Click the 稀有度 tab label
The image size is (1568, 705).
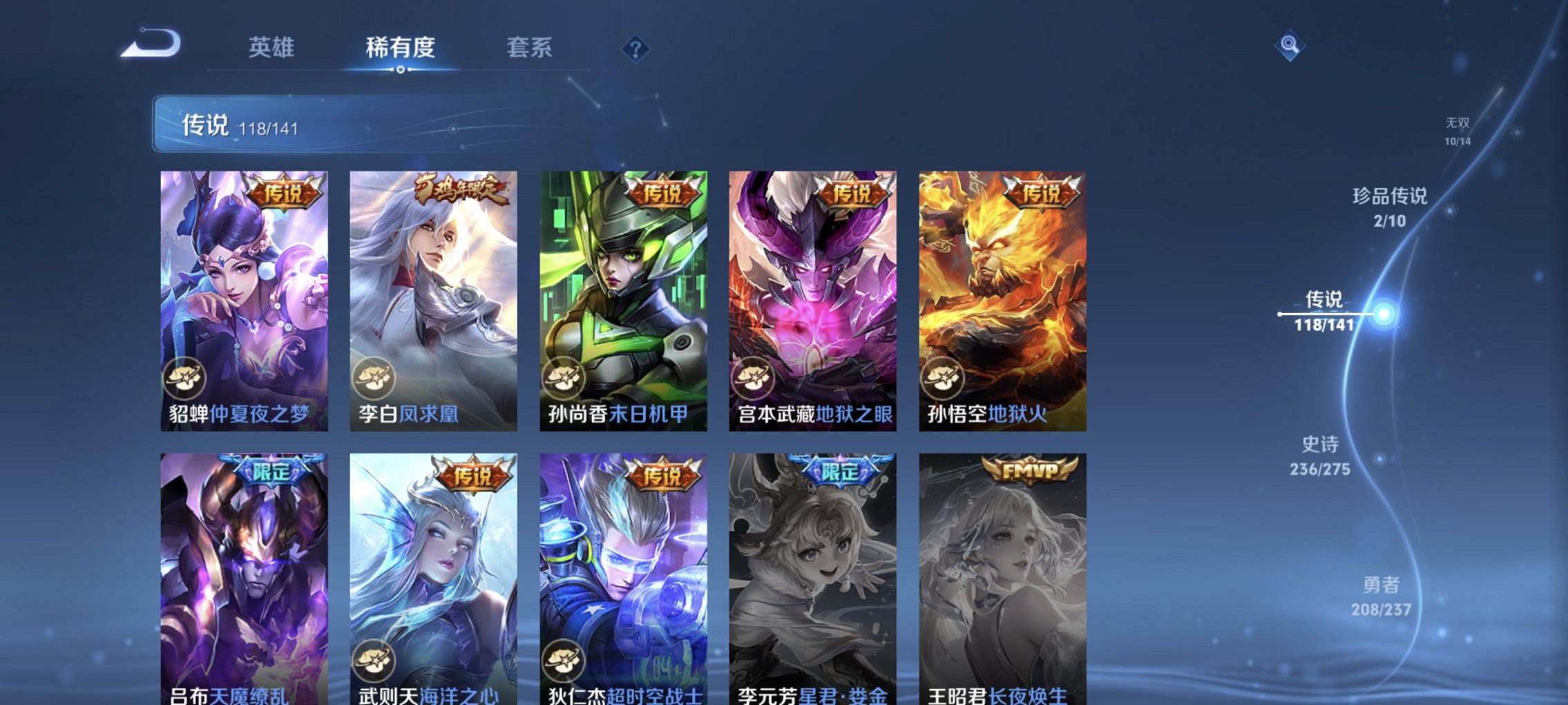tap(399, 48)
